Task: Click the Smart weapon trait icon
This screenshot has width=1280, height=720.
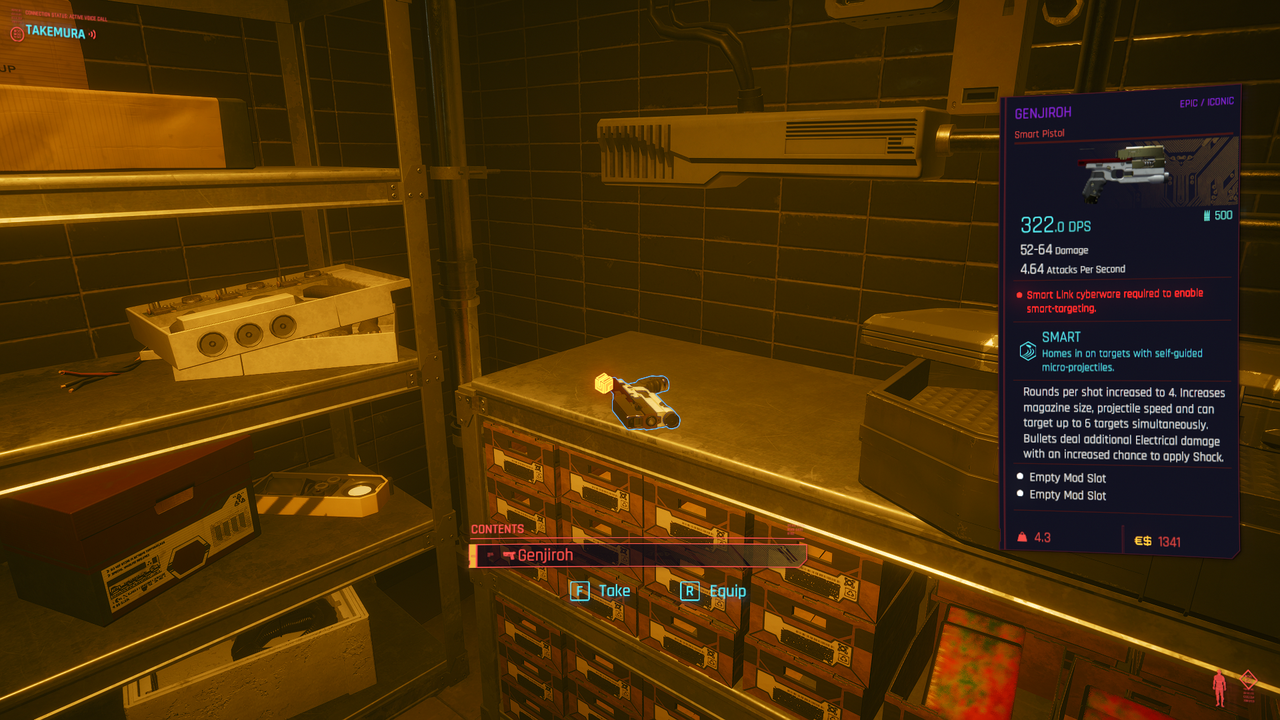Action: [x=1027, y=351]
